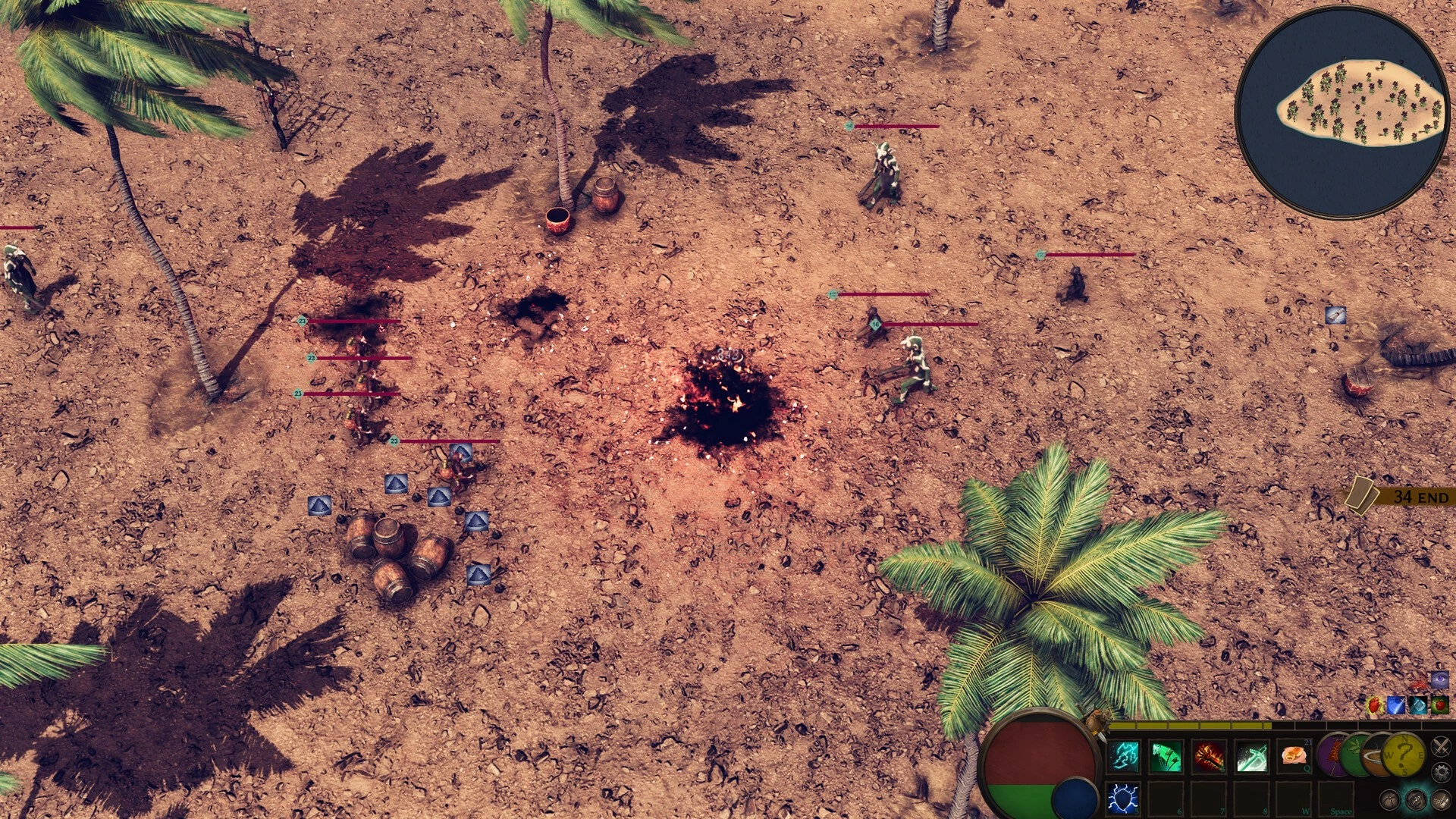The height and width of the screenshot is (819, 1456).
Task: Inspect the purple eye status icon
Action: 1439,679
